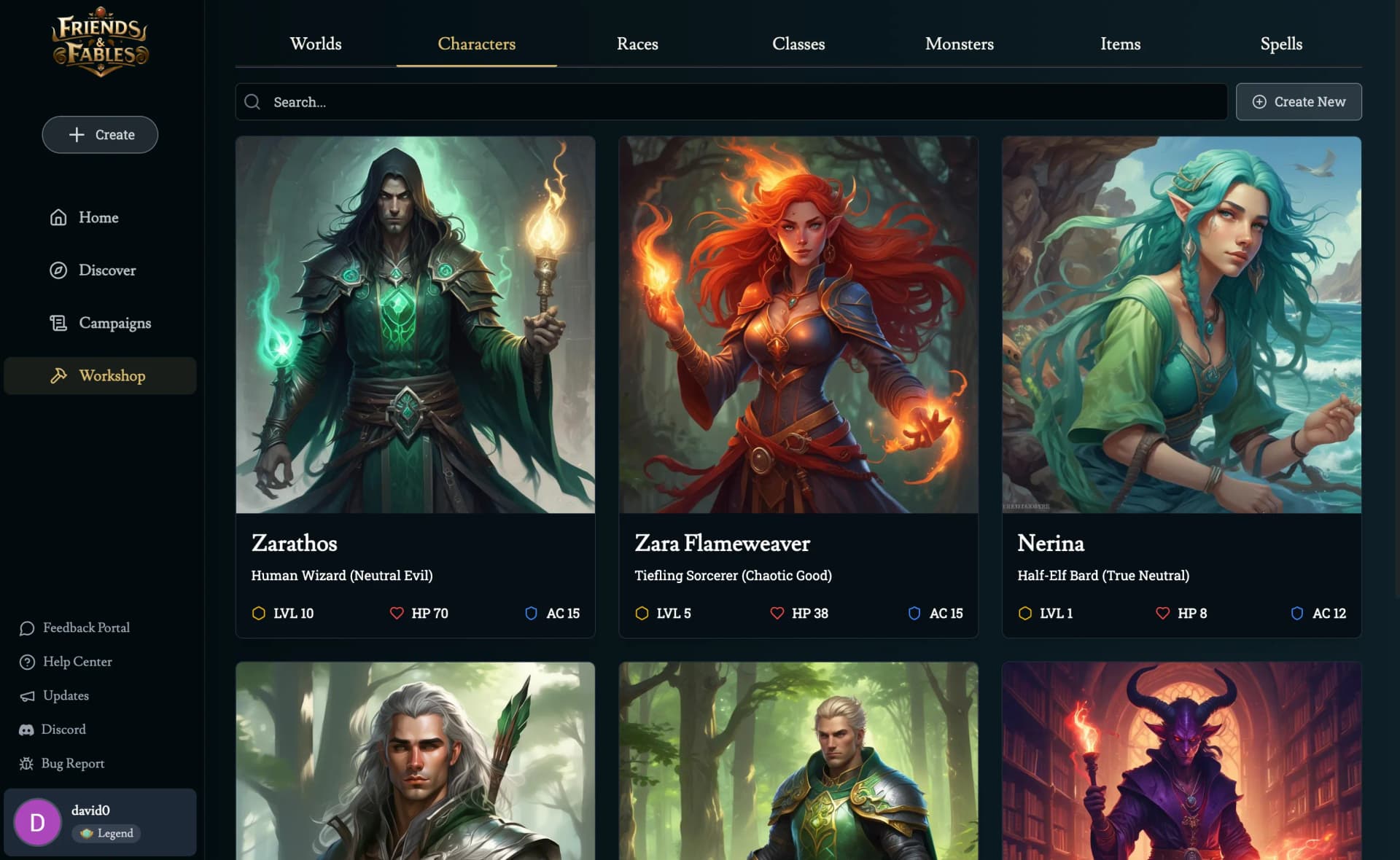The height and width of the screenshot is (860, 1400).
Task: Open the Zarathos character card
Action: pos(415,386)
